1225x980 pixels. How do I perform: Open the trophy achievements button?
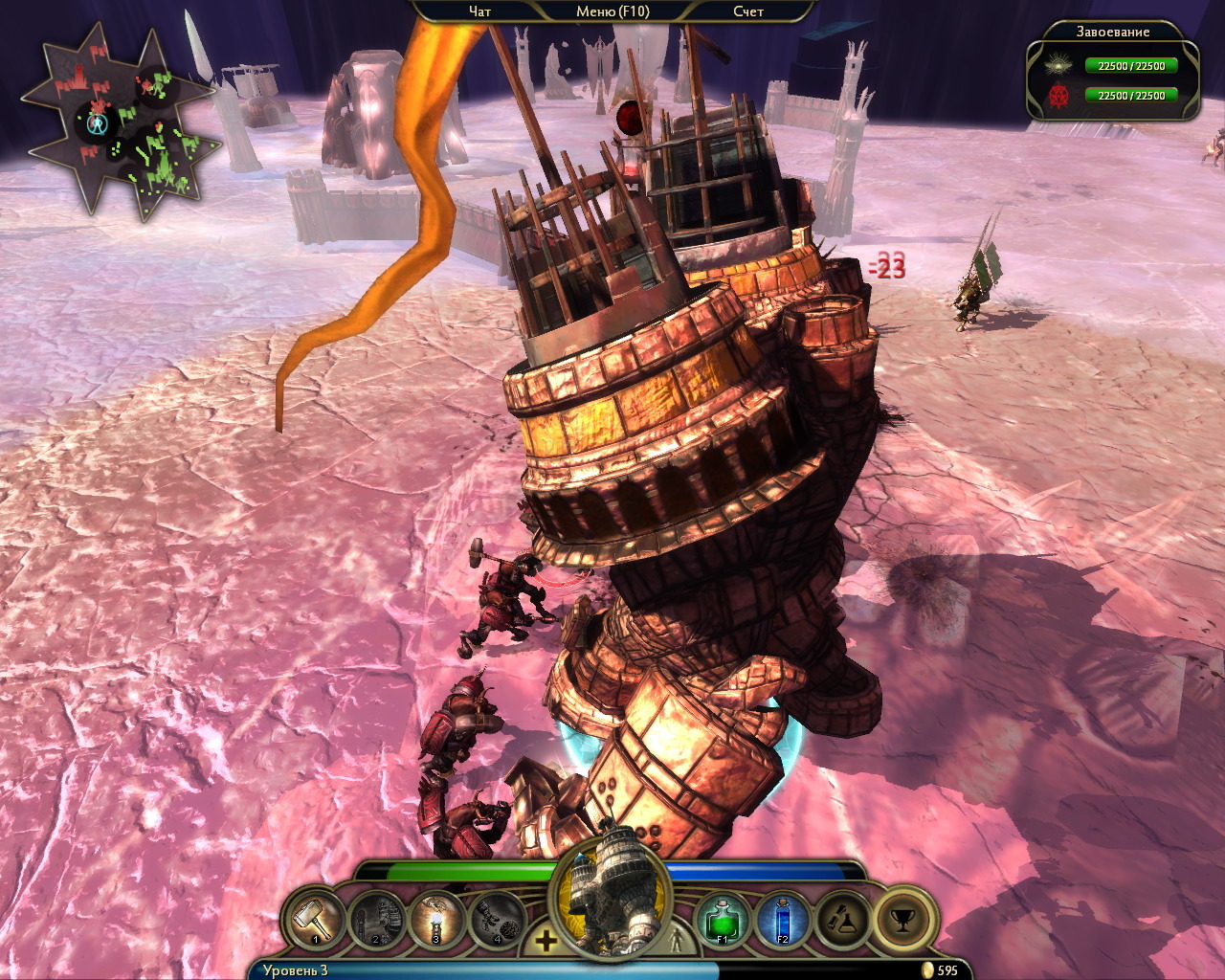[903, 921]
